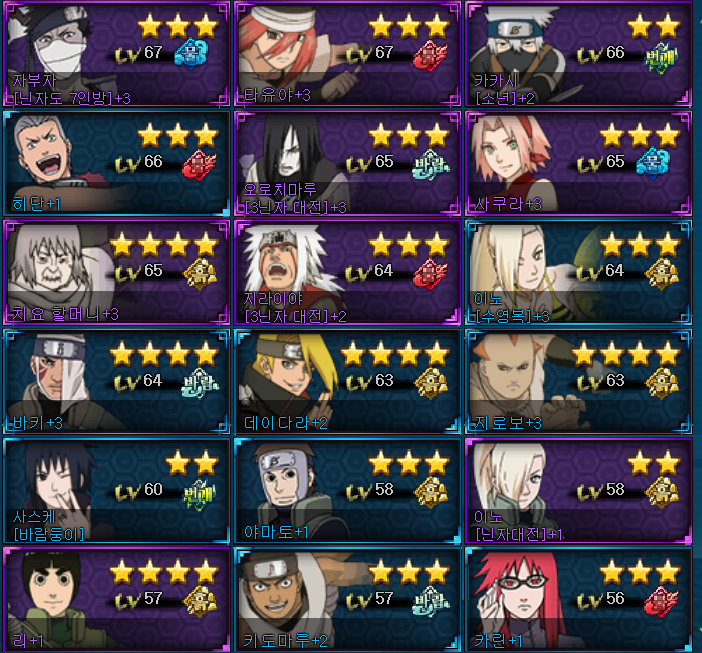Select the Sasuke (사스케) level 60 card
Image resolution: width=702 pixels, height=653 pixels.
pyautogui.click(x=116, y=491)
